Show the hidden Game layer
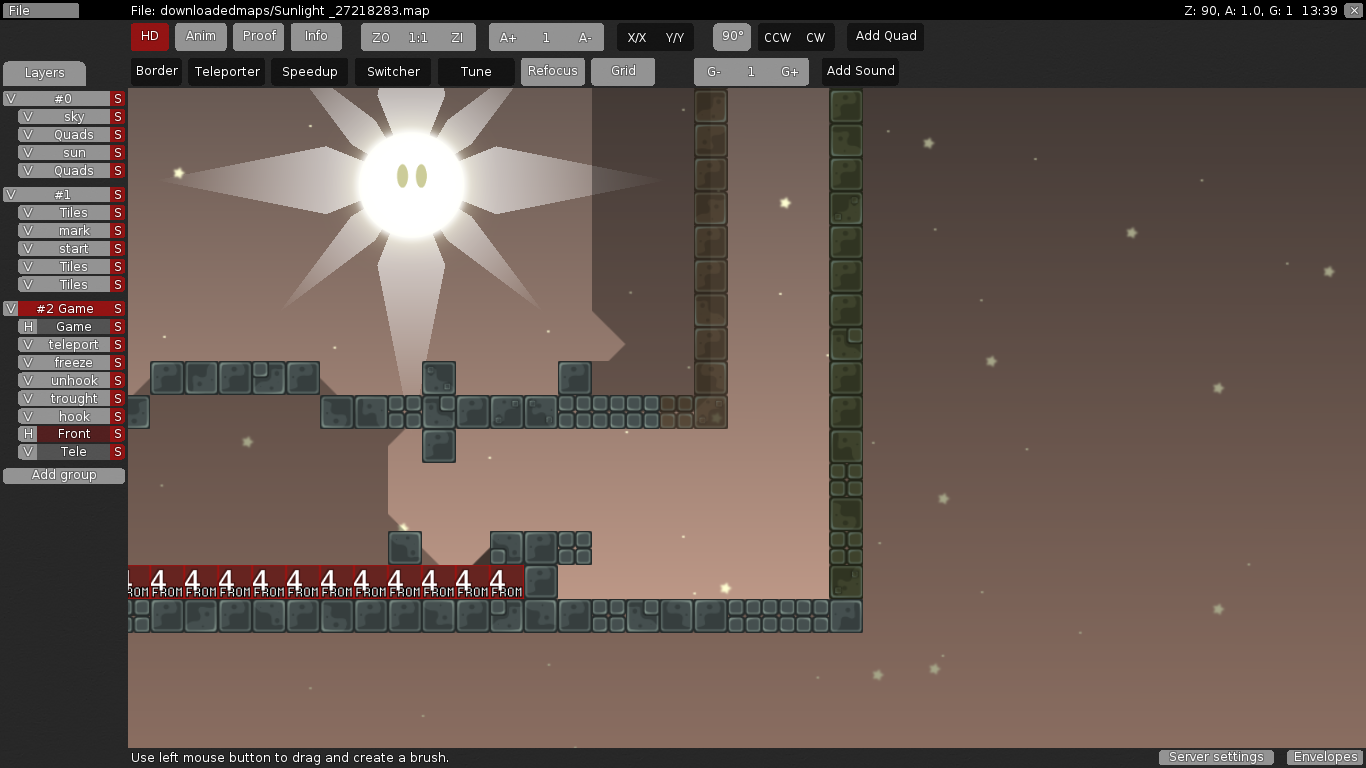 pos(29,326)
